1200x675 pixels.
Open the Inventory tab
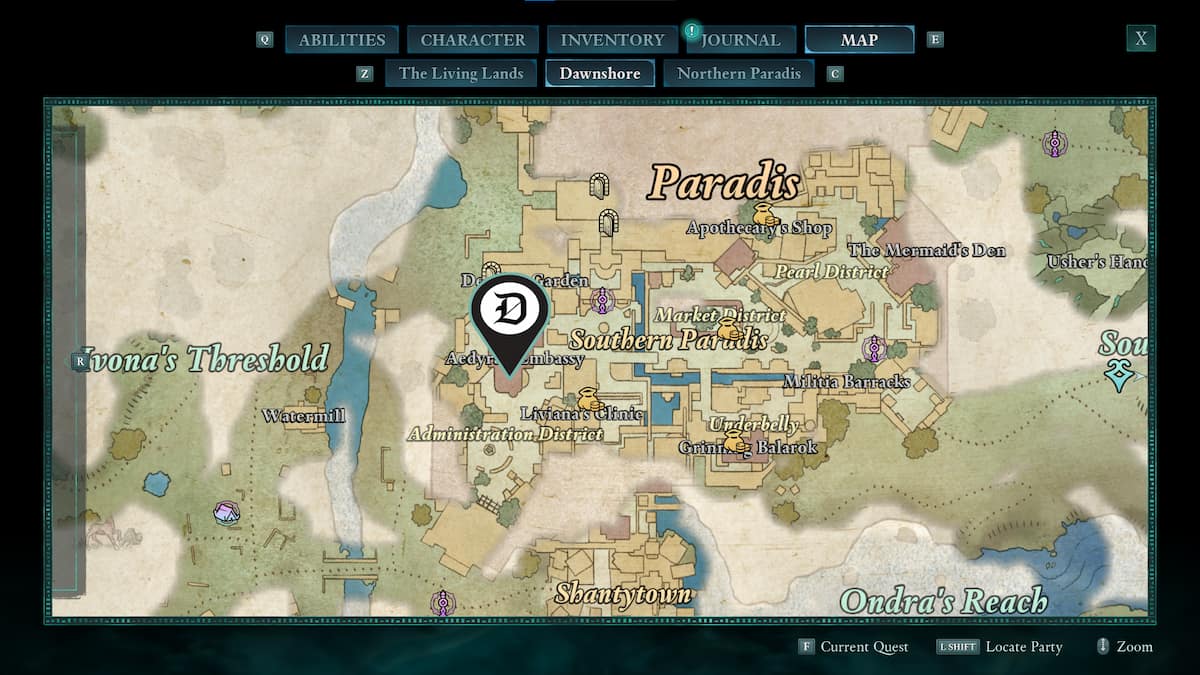click(x=612, y=40)
